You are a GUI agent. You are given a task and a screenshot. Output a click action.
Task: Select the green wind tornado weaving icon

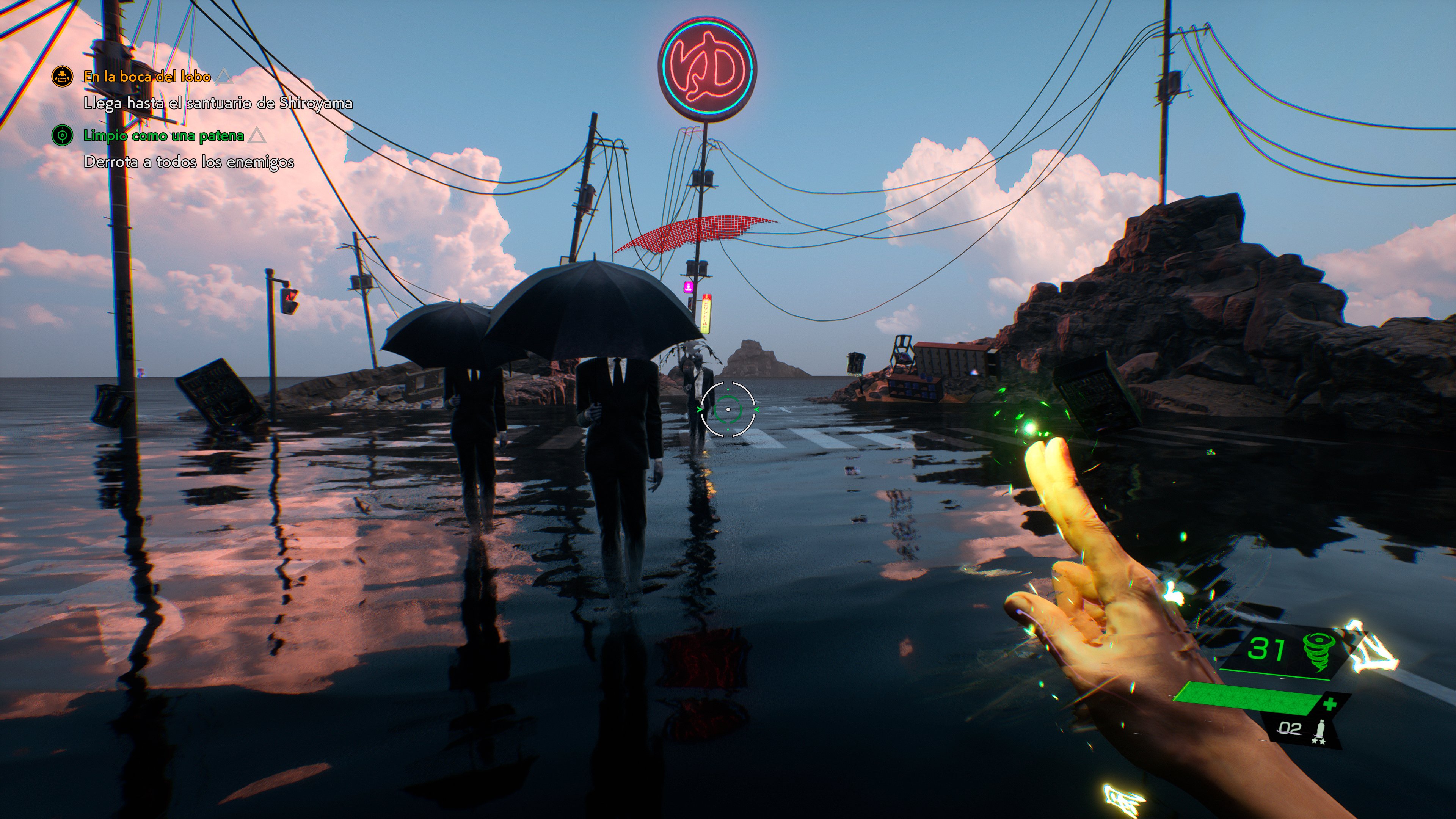1319,650
